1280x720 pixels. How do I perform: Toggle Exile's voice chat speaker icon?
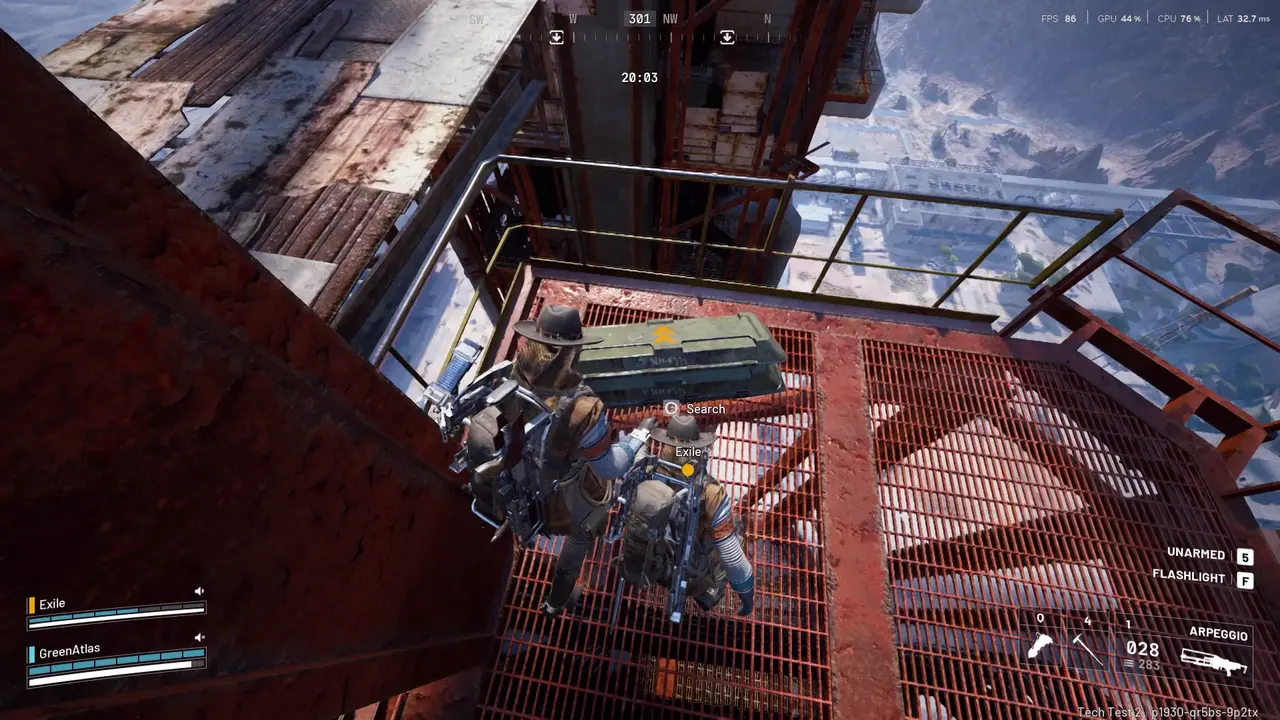199,591
